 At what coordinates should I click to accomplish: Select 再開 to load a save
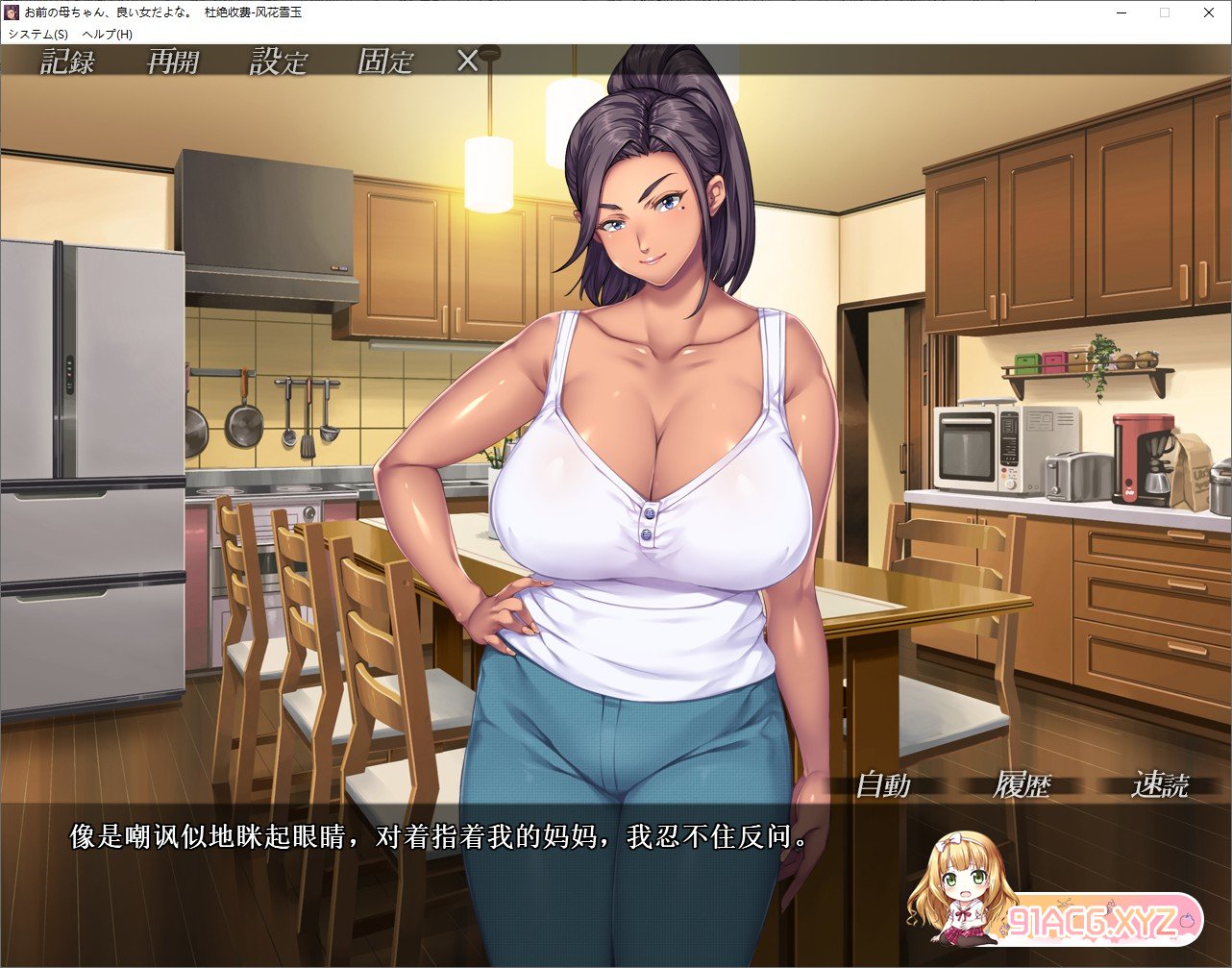(x=173, y=62)
